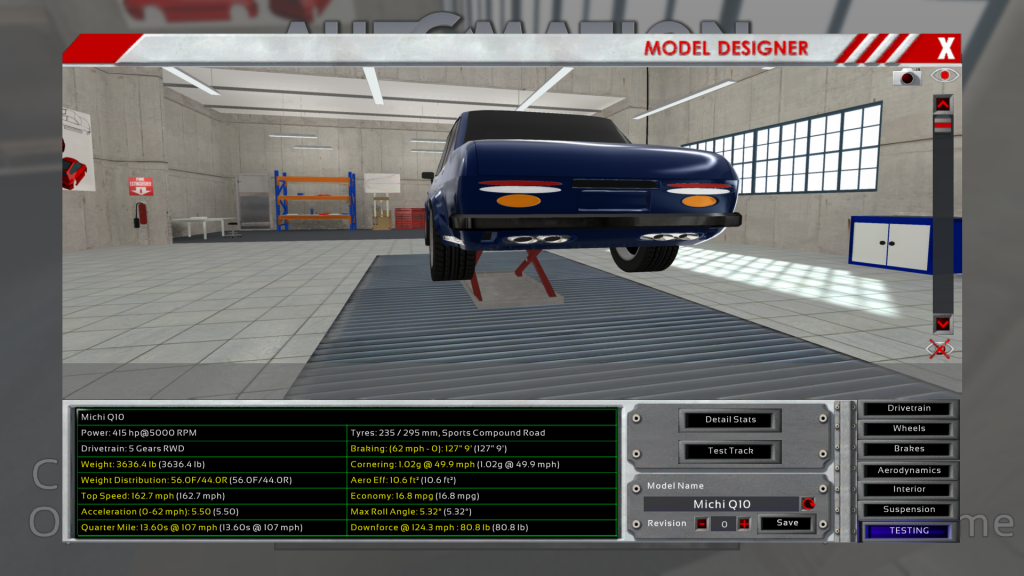Save the car model
Screen dimensions: 1024x576
(x=787, y=523)
